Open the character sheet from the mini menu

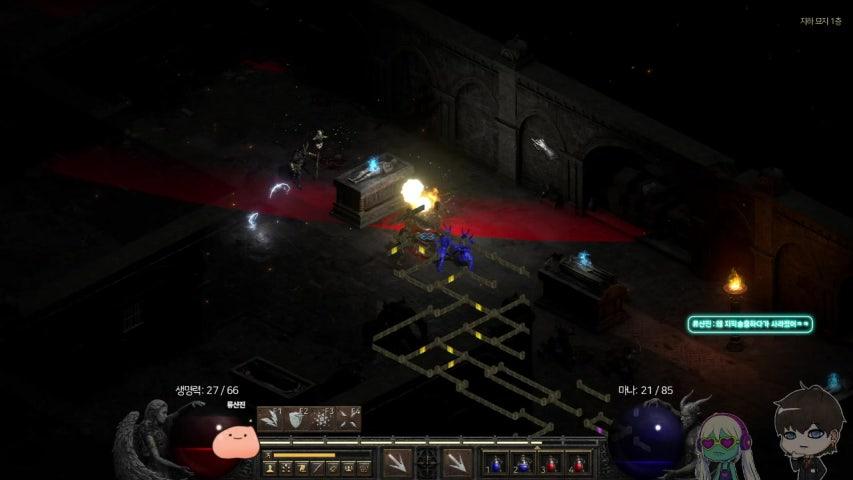(x=271, y=468)
